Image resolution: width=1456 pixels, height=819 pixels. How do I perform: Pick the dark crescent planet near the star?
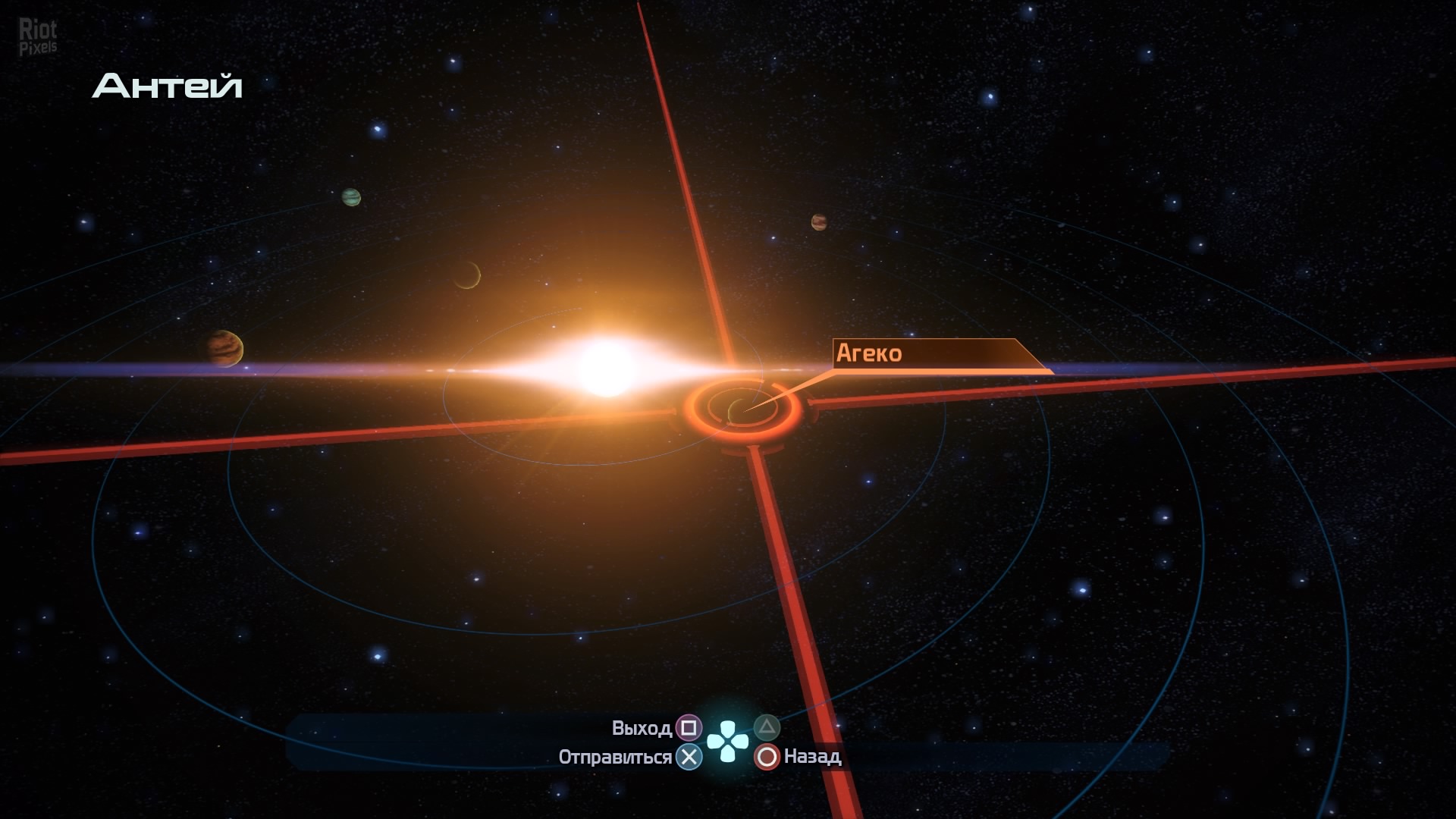pos(467,275)
